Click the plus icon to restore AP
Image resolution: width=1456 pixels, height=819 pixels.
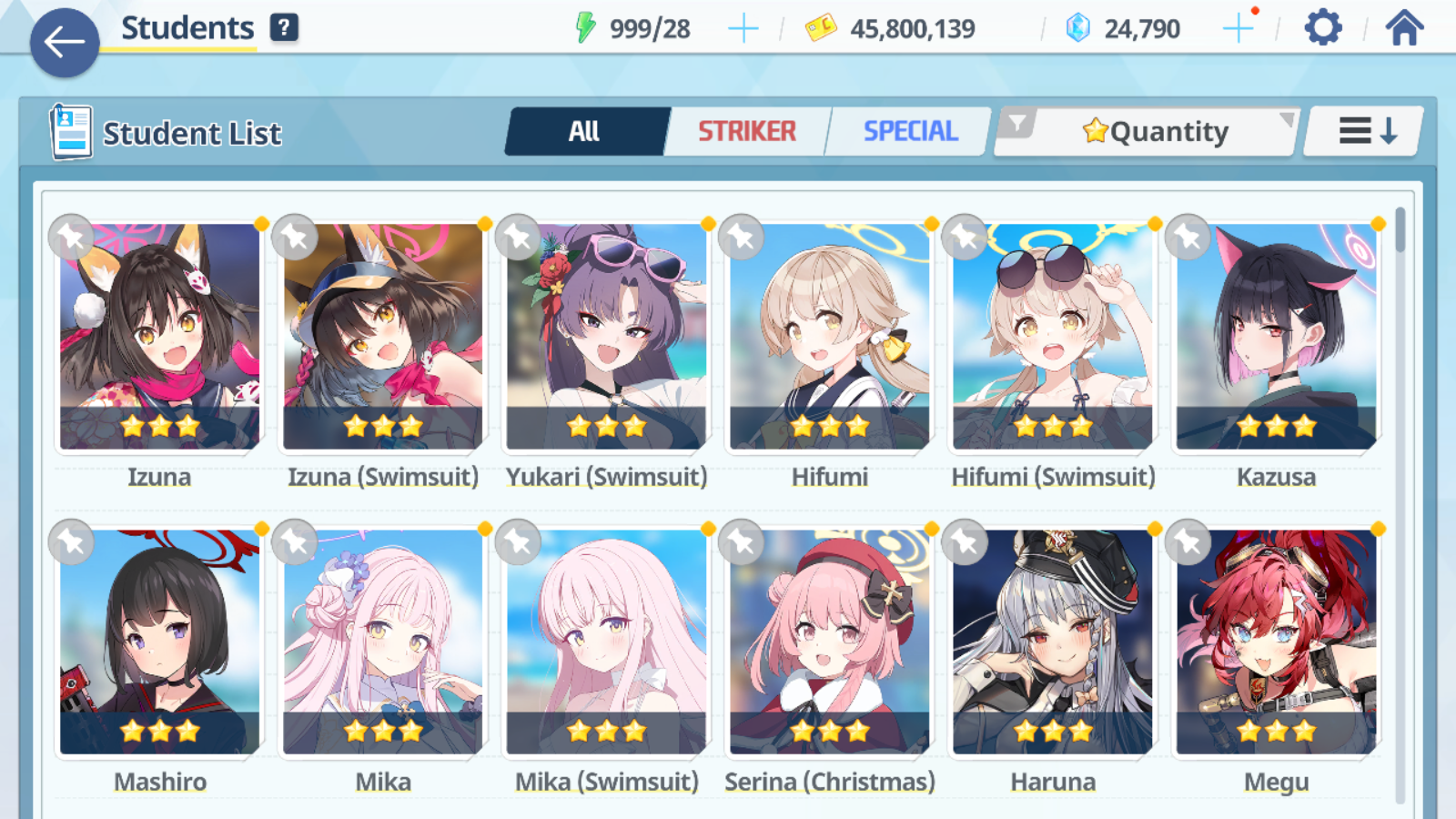743,27
